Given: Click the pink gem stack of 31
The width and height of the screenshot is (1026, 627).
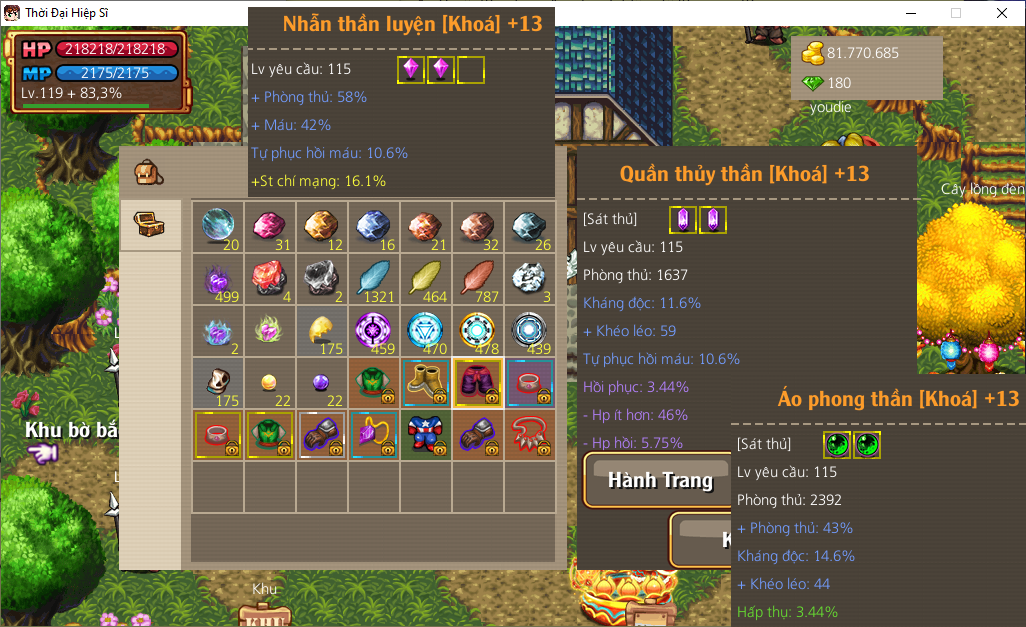Looking at the screenshot, I should click(270, 226).
